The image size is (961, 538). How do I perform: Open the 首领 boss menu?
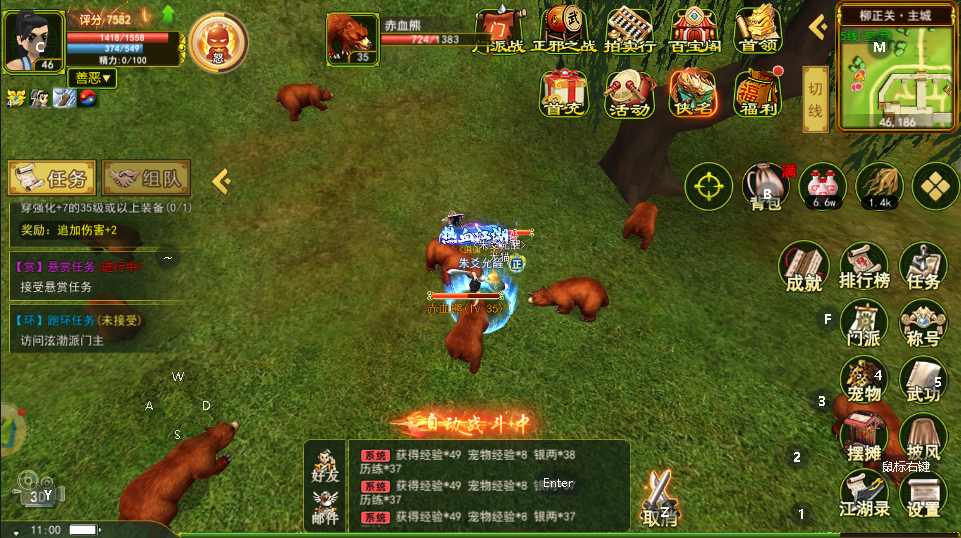pyautogui.click(x=757, y=28)
